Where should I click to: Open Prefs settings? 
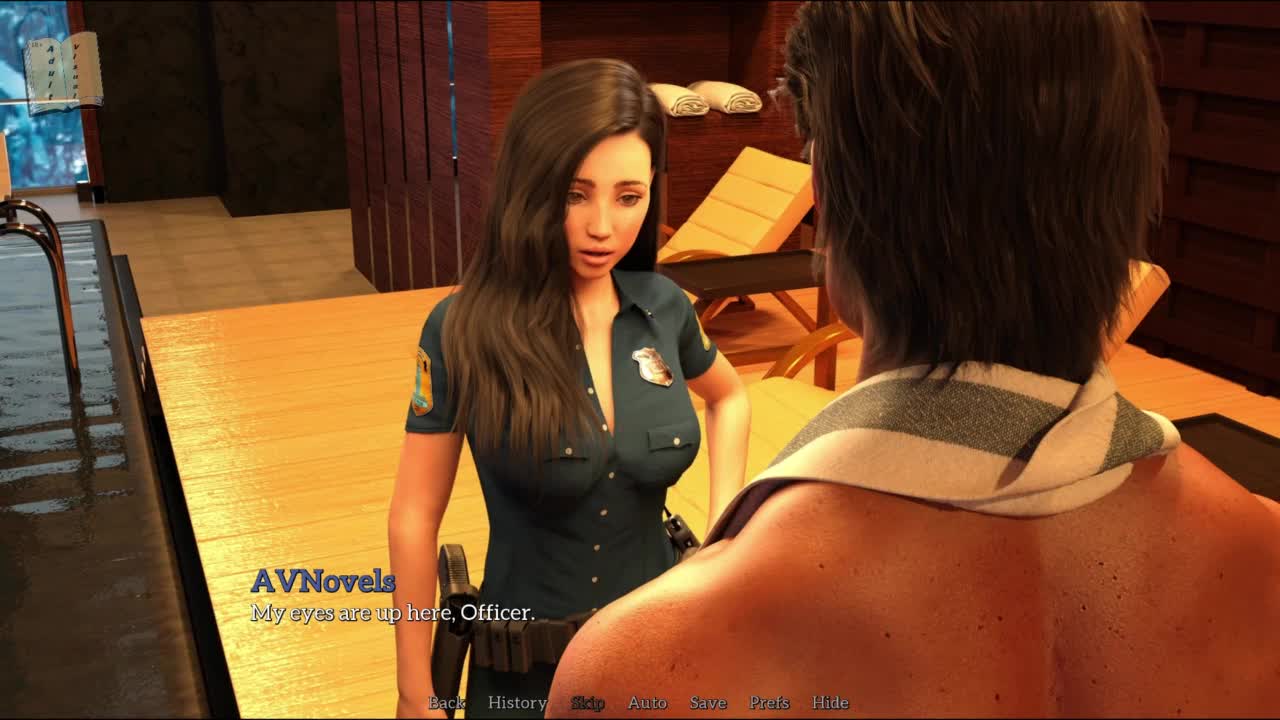(769, 703)
